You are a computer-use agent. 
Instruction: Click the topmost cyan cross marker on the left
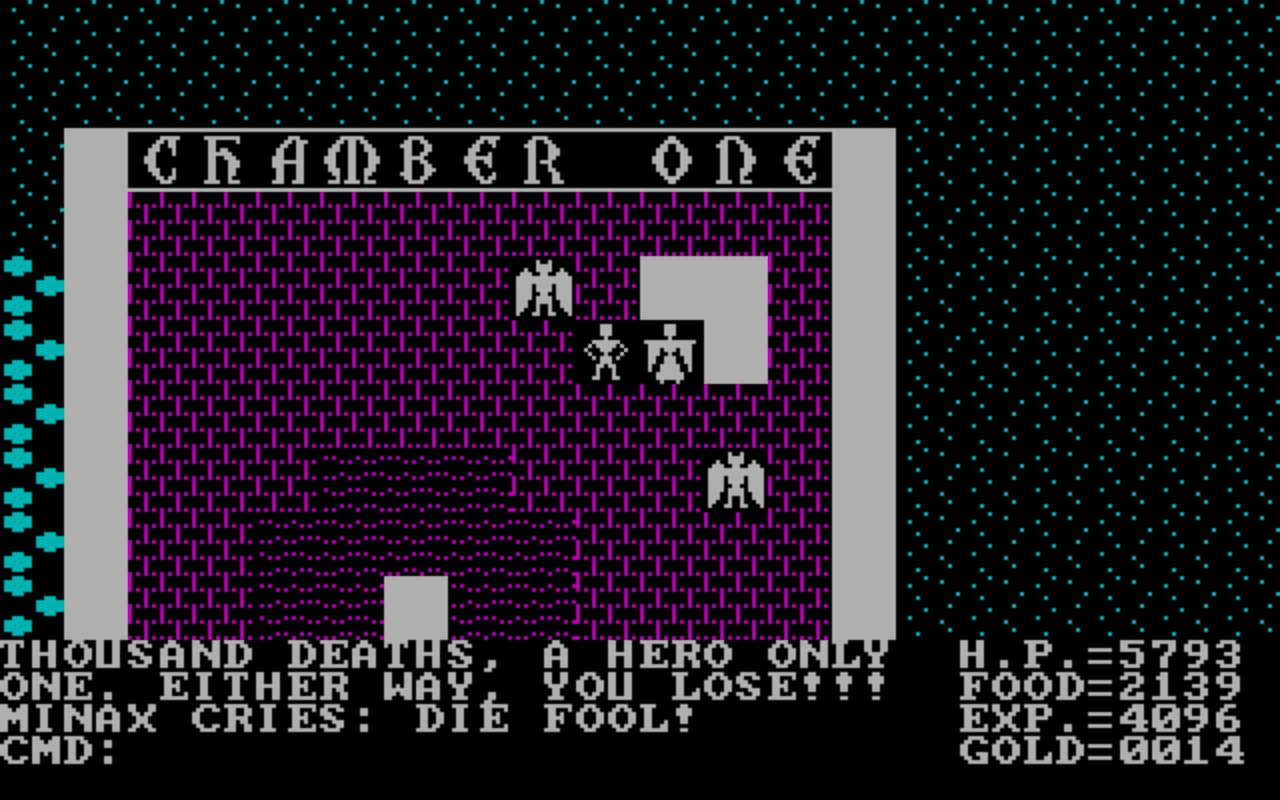point(16,268)
